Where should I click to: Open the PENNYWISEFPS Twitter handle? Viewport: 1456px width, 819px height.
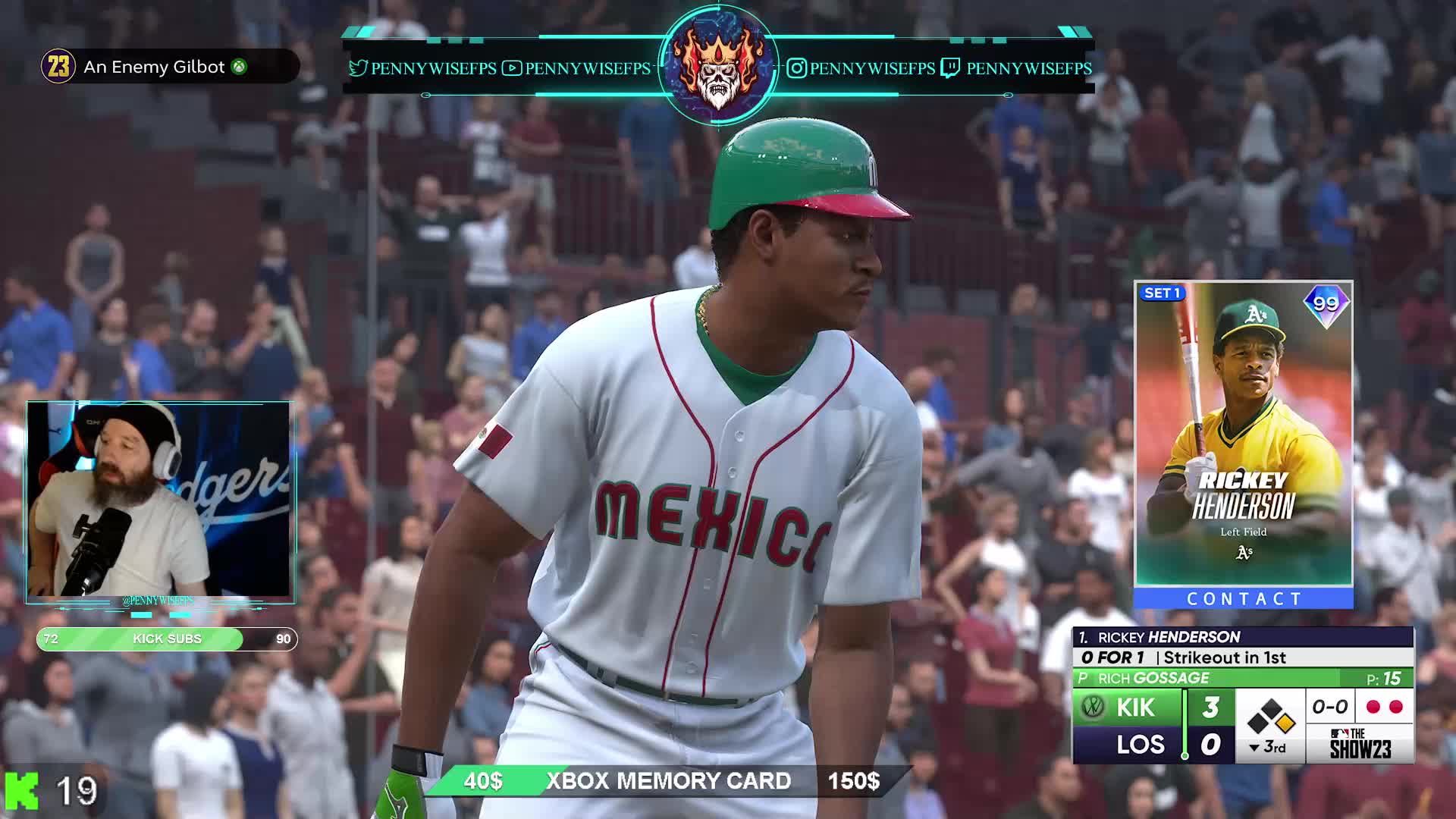pos(422,68)
